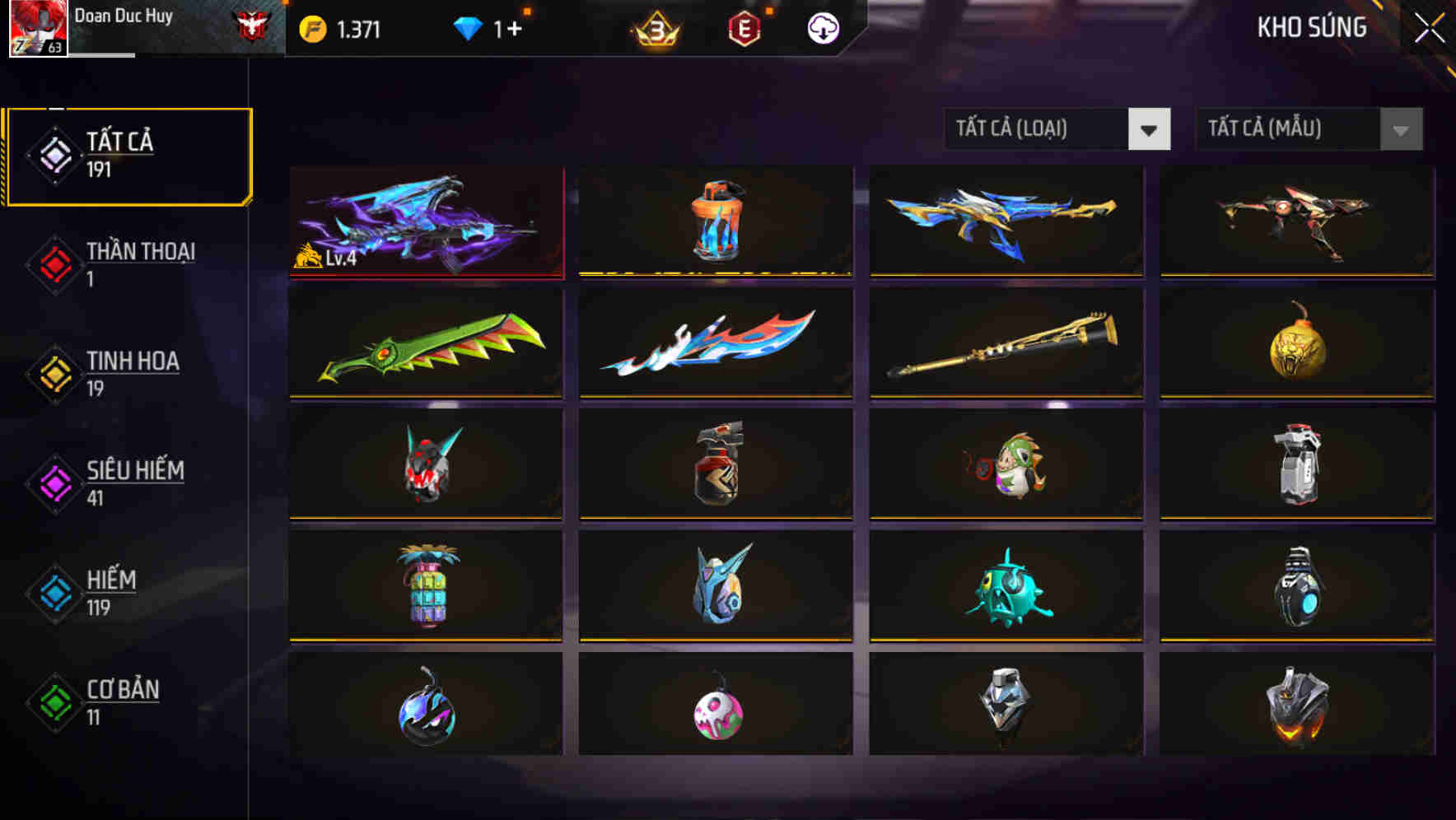The height and width of the screenshot is (820, 1456).
Task: Switch to the TINH HOA category tab
Action: [x=128, y=372]
